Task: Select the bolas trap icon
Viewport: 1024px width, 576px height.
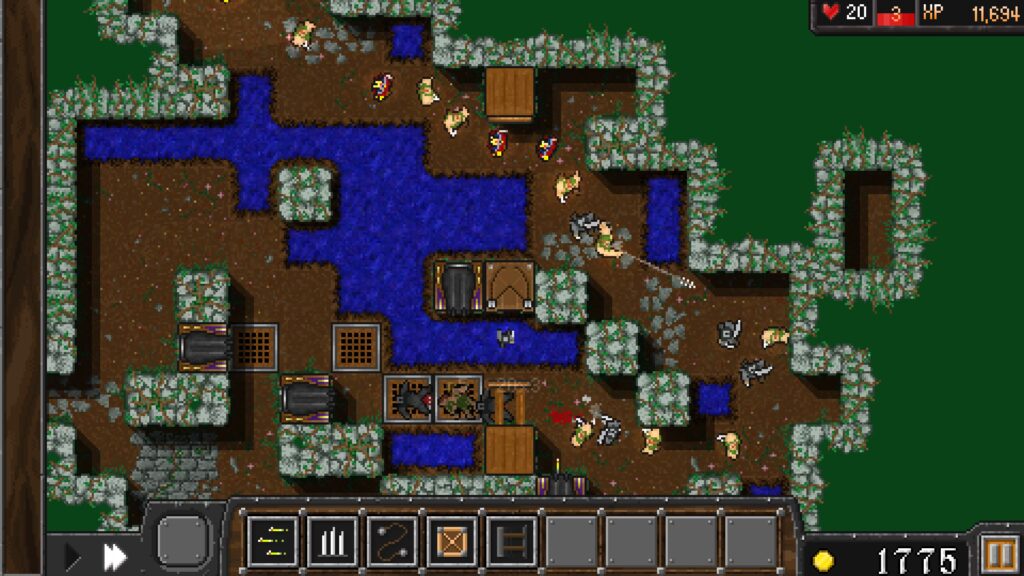Action: [392, 541]
